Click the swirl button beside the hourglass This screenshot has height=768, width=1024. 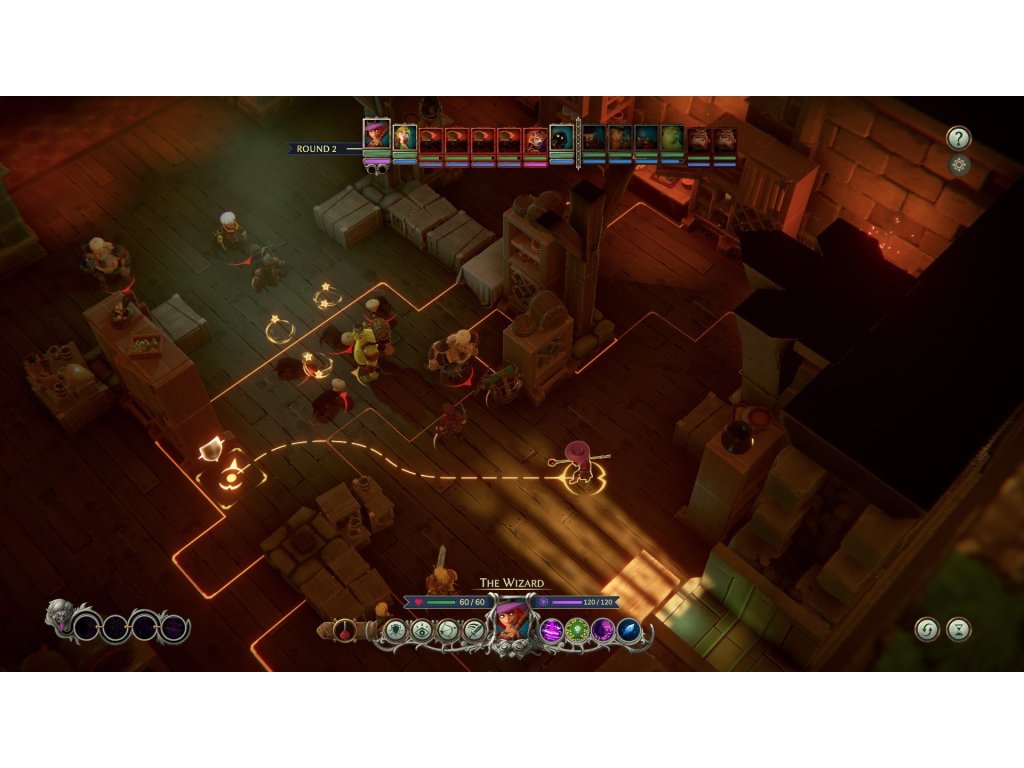pyautogui.click(x=927, y=629)
